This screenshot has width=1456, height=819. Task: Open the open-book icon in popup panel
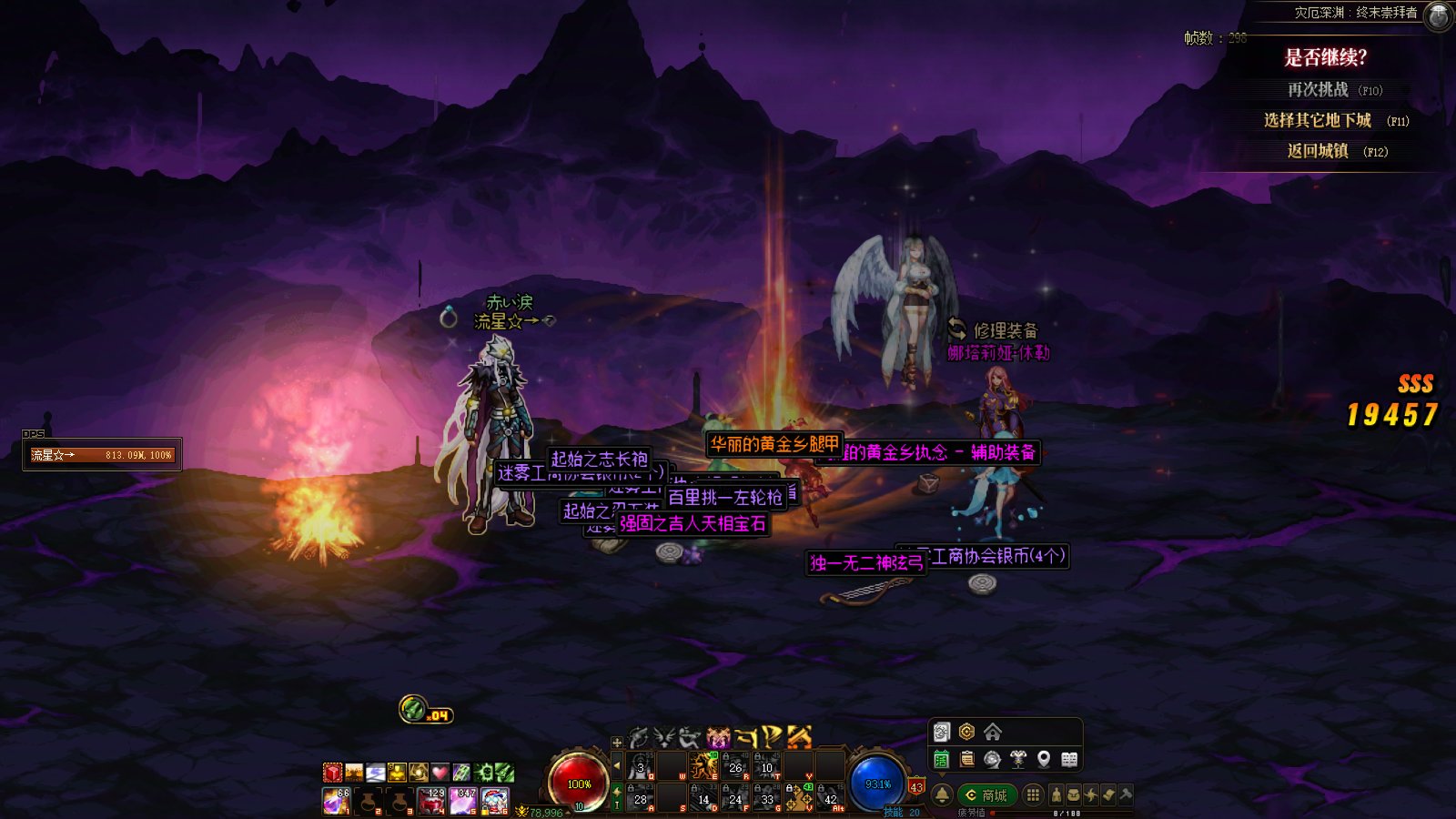[1069, 759]
